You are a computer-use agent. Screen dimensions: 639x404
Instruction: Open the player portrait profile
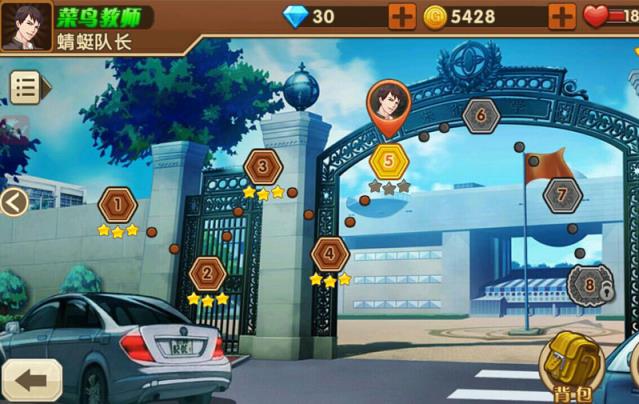click(x=27, y=26)
